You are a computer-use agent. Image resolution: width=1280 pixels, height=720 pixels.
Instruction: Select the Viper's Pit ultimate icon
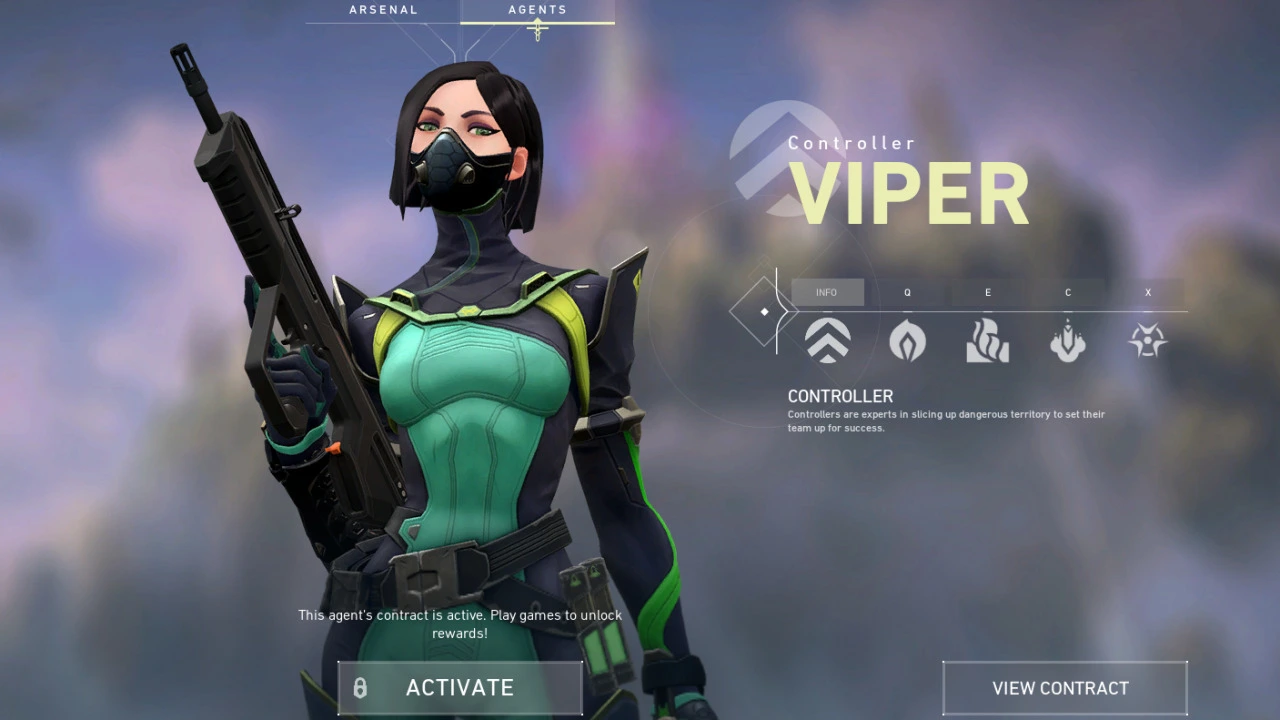click(1148, 341)
